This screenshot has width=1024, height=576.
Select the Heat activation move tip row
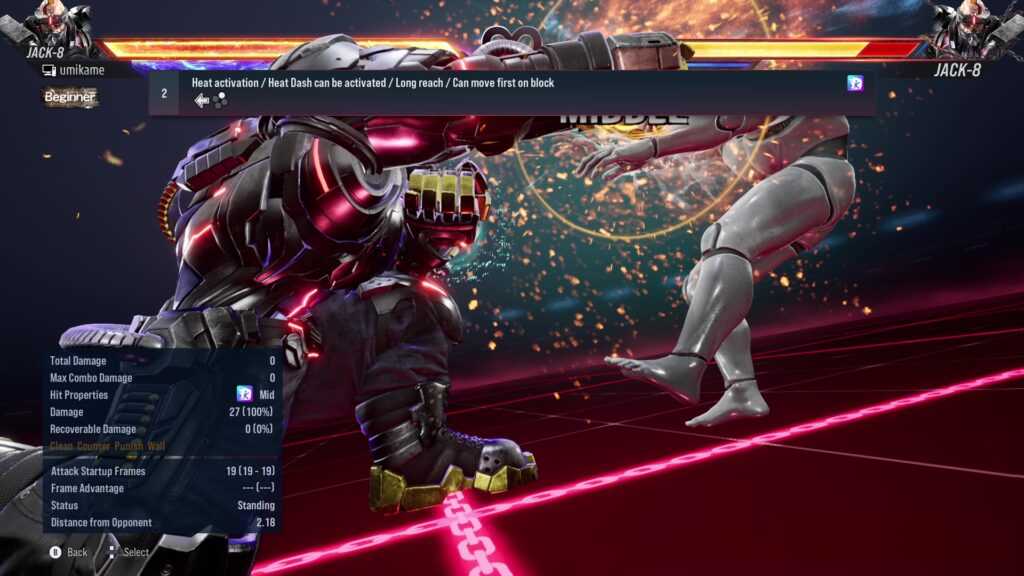tap(510, 92)
